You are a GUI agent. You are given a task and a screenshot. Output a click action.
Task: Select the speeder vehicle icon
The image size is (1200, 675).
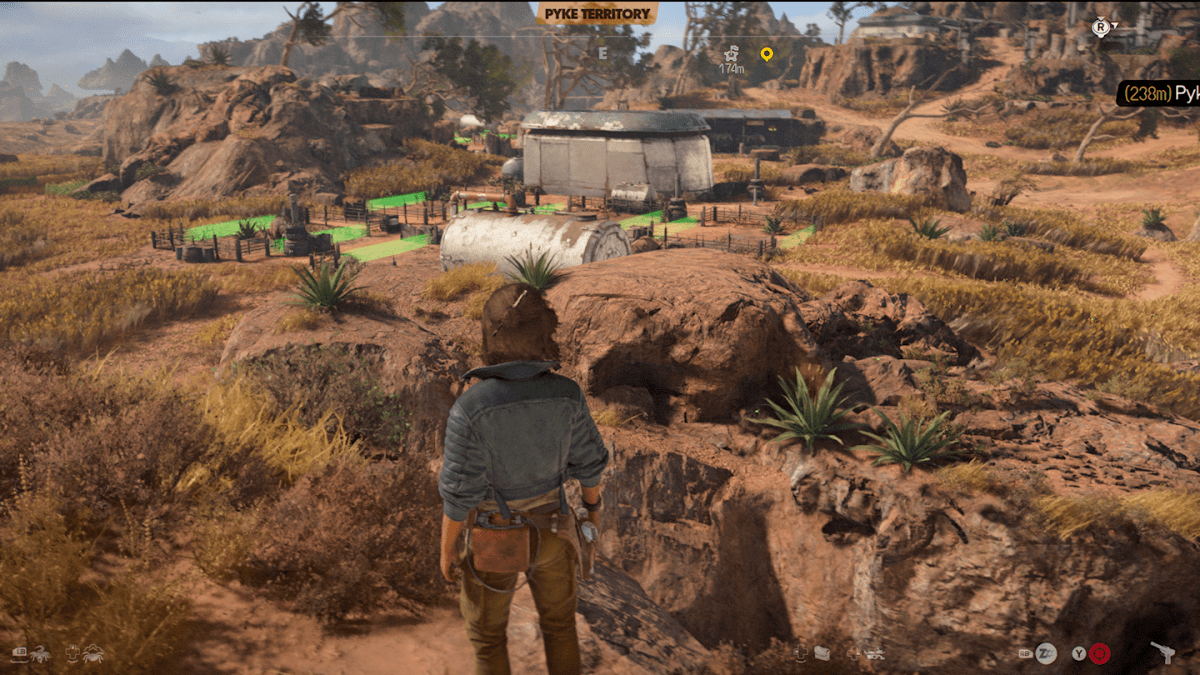[873, 654]
